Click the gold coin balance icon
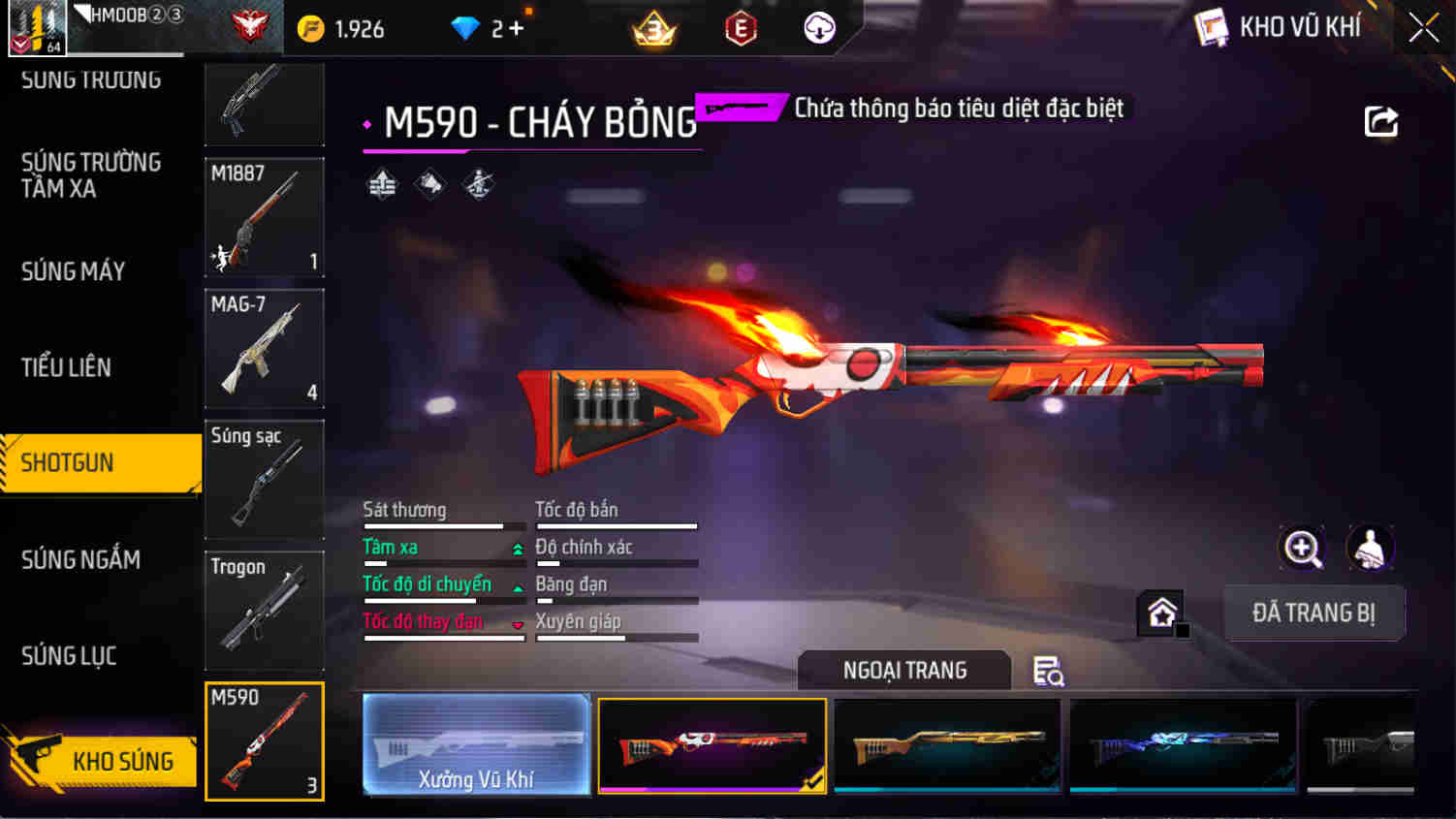This screenshot has height=819, width=1456. tap(312, 28)
